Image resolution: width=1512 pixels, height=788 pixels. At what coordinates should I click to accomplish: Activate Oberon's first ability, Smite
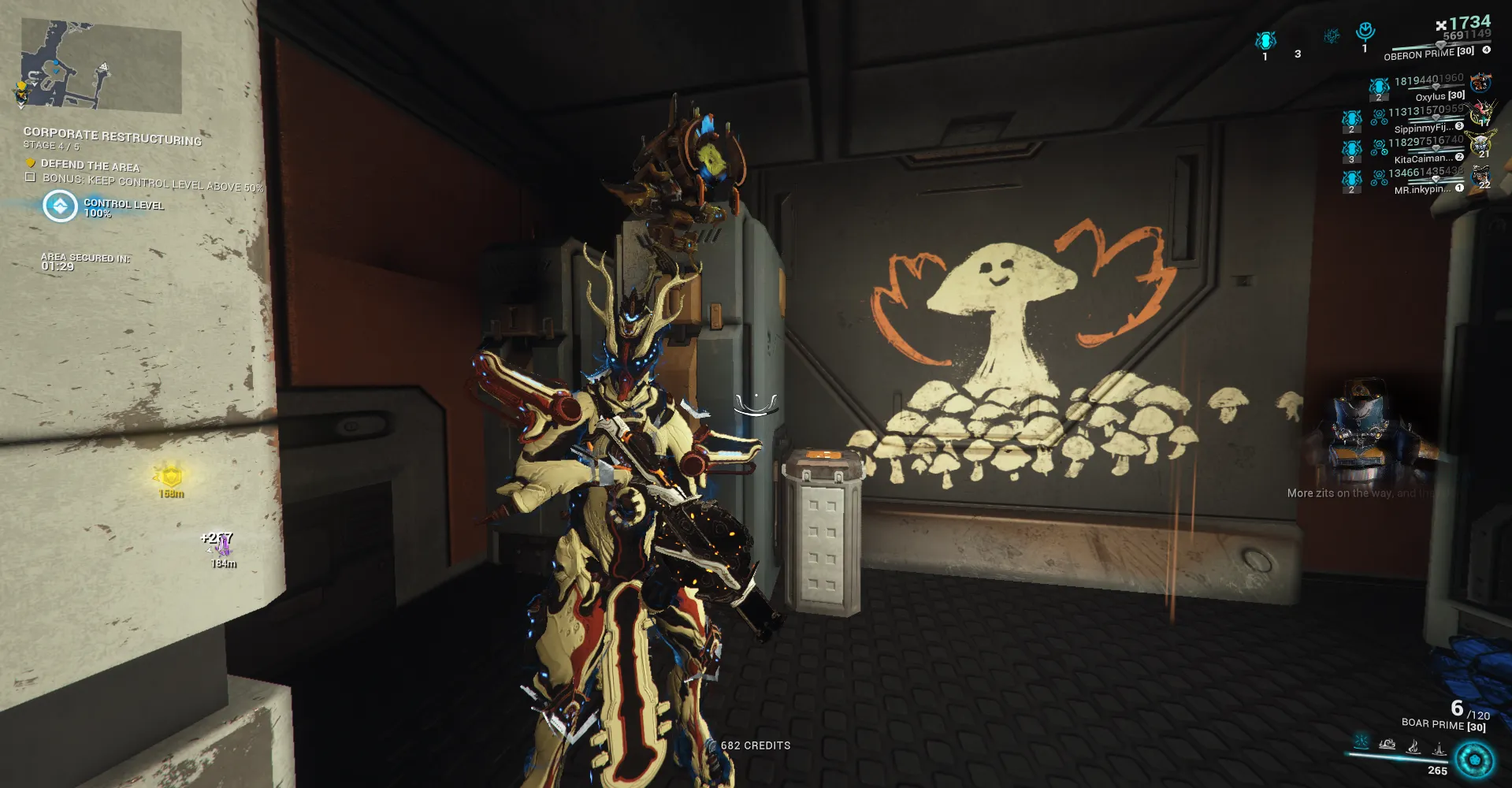pos(1361,742)
